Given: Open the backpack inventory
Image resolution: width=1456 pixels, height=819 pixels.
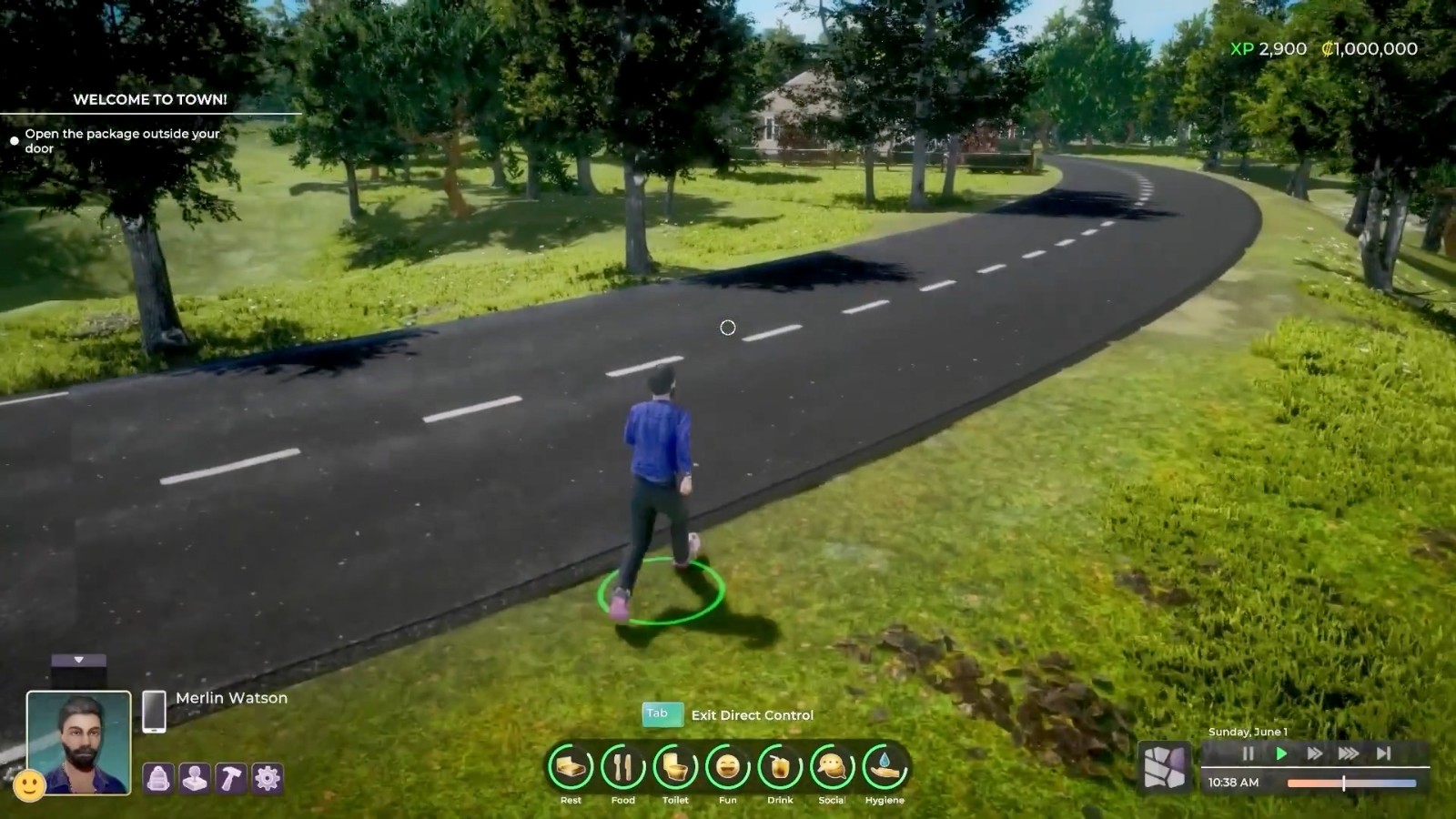Looking at the screenshot, I should 158,779.
